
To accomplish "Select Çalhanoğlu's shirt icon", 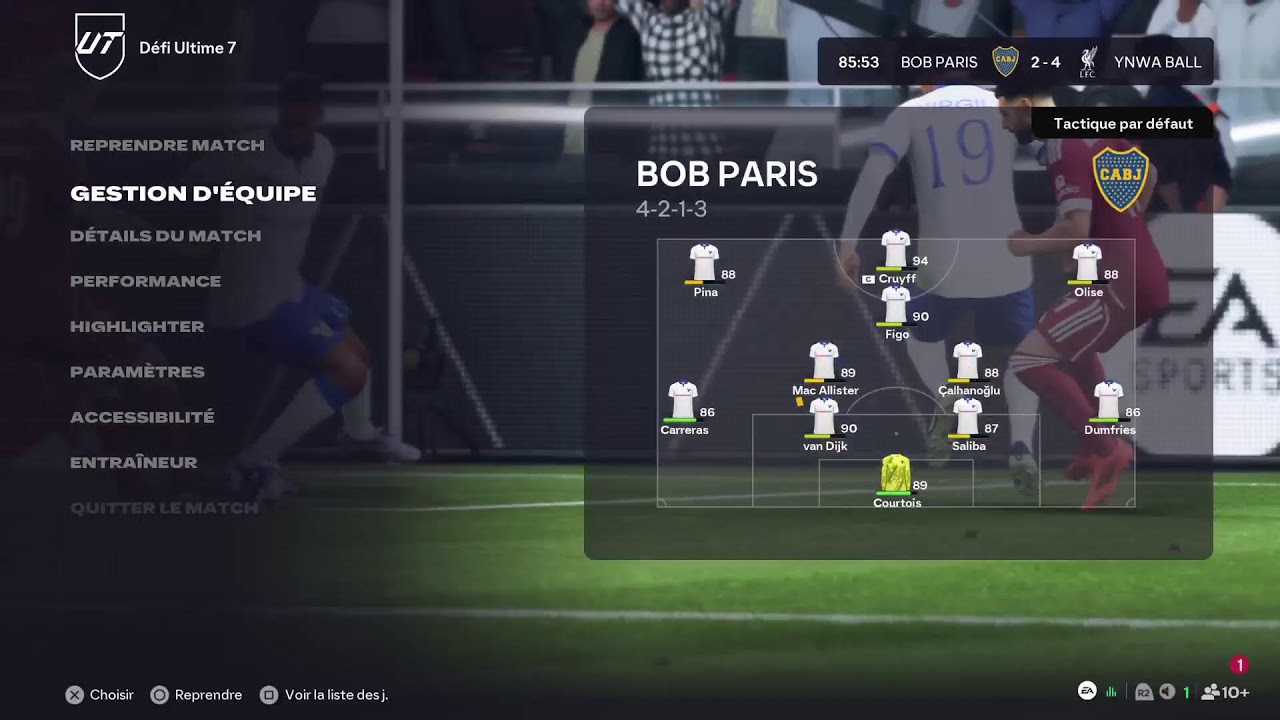I will click(x=967, y=361).
